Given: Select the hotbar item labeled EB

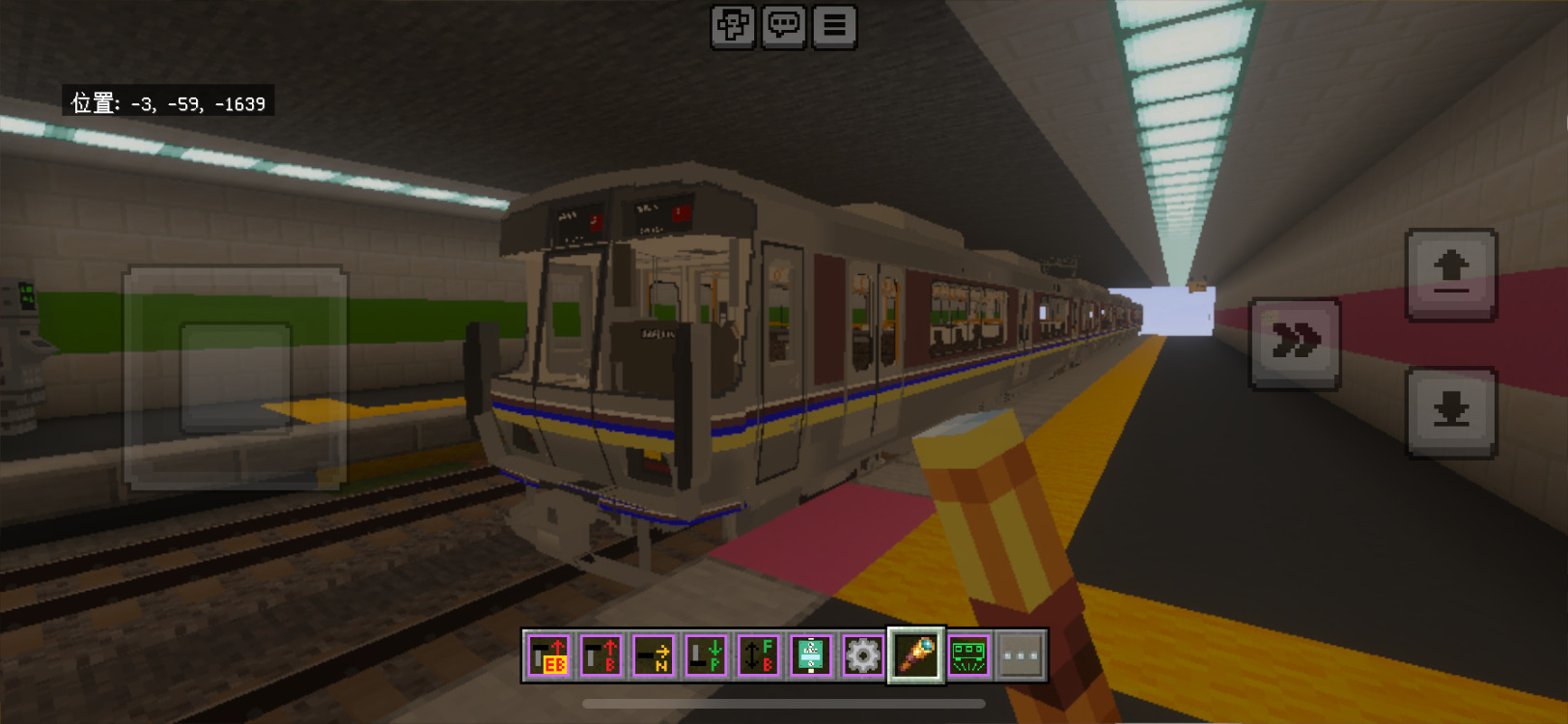Looking at the screenshot, I should (x=549, y=656).
